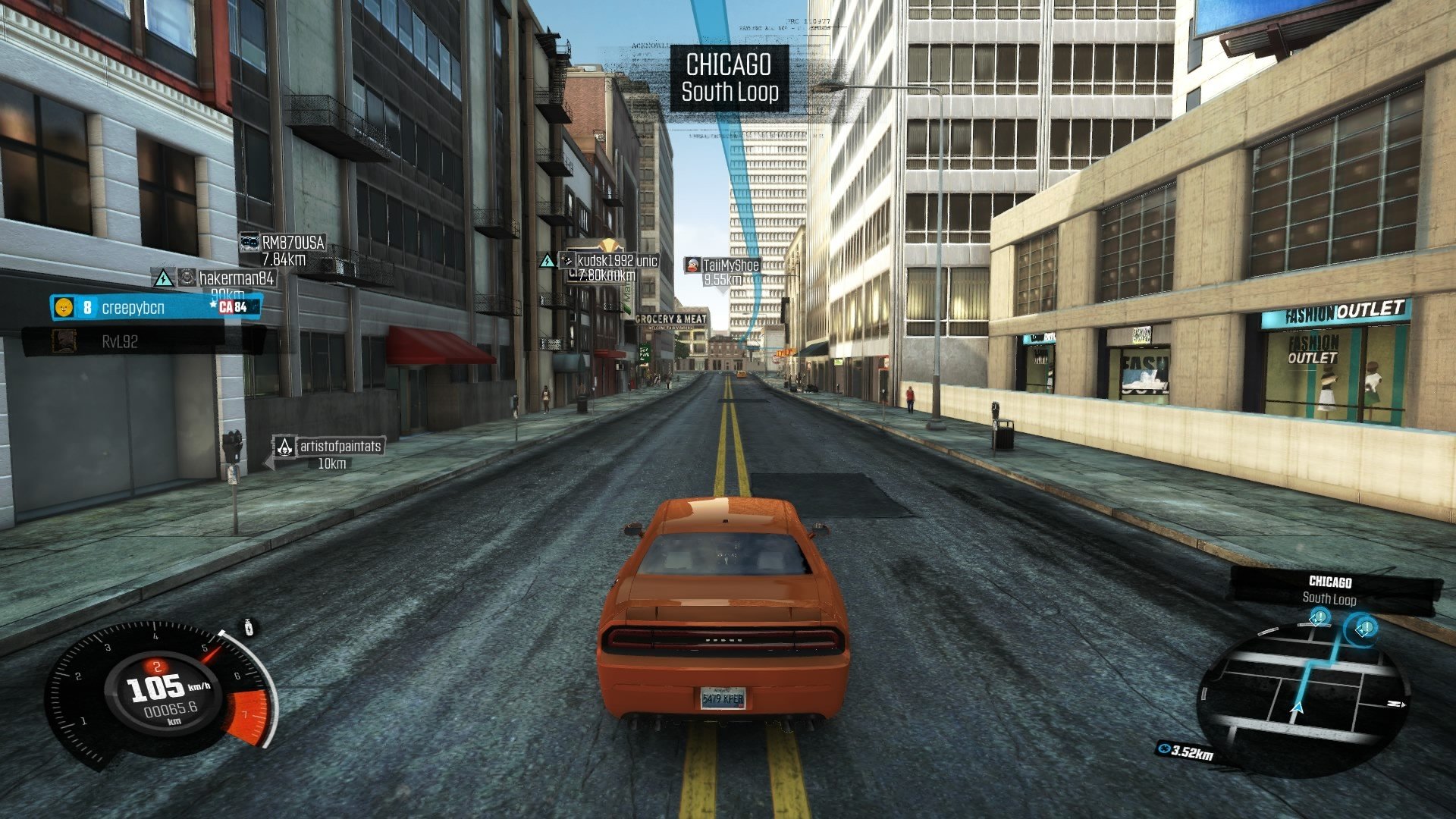Select hakerman84's player marker
Image resolution: width=1456 pixels, height=819 pixels.
(x=235, y=278)
